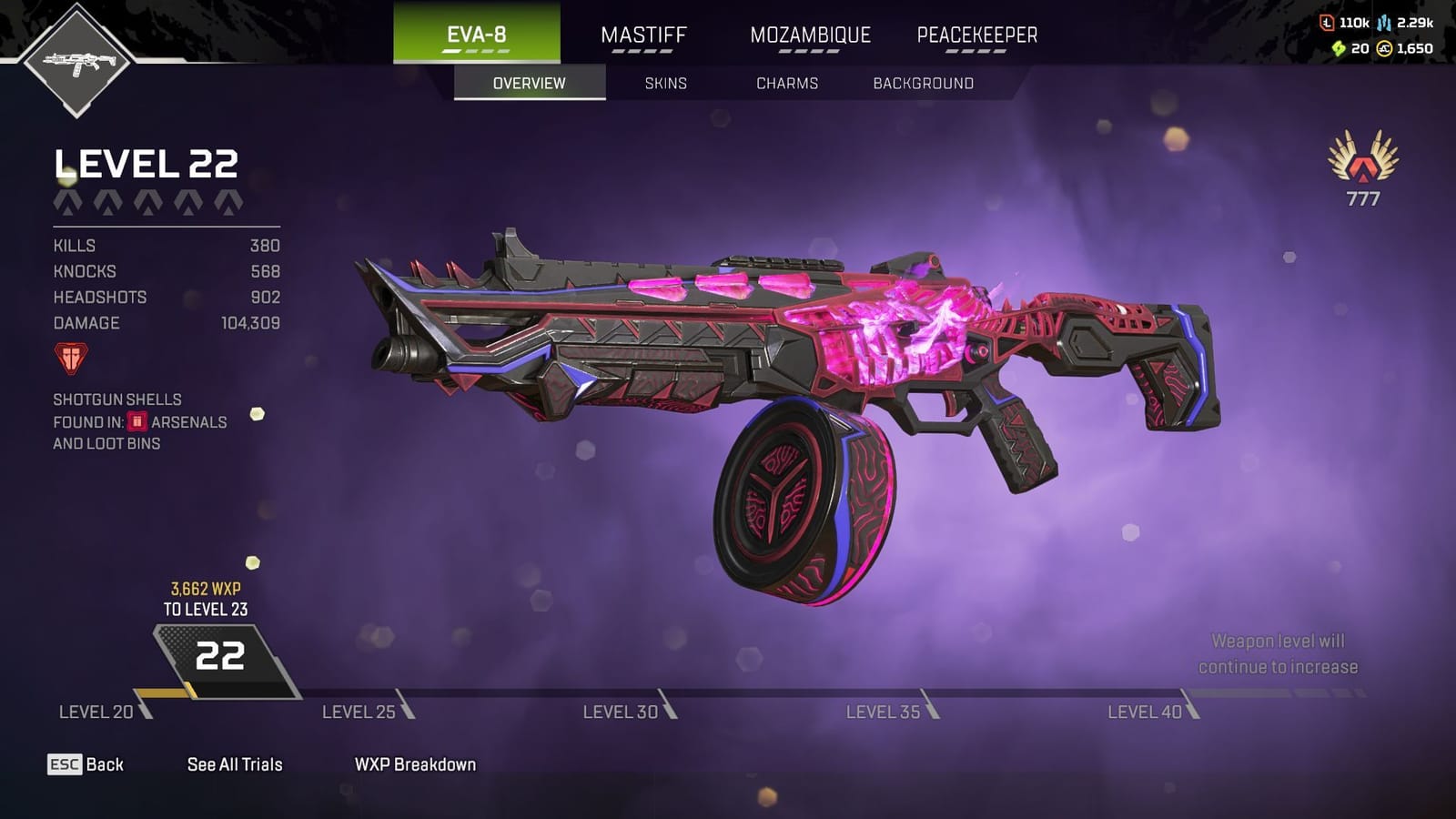Screen dimensions: 1456x819
Task: Click the Legend Tokens currency icon
Action: tap(1327, 23)
